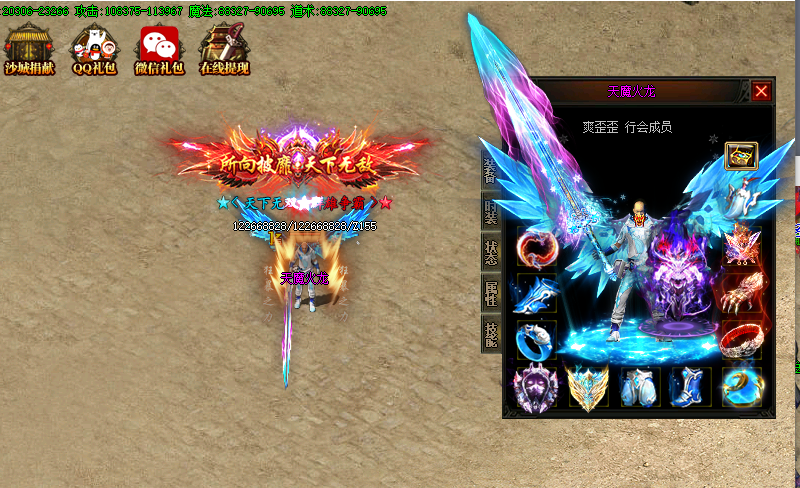Image resolution: width=800 pixels, height=488 pixels.
Task: Select the 技能 skills tab
Action: coord(490,333)
